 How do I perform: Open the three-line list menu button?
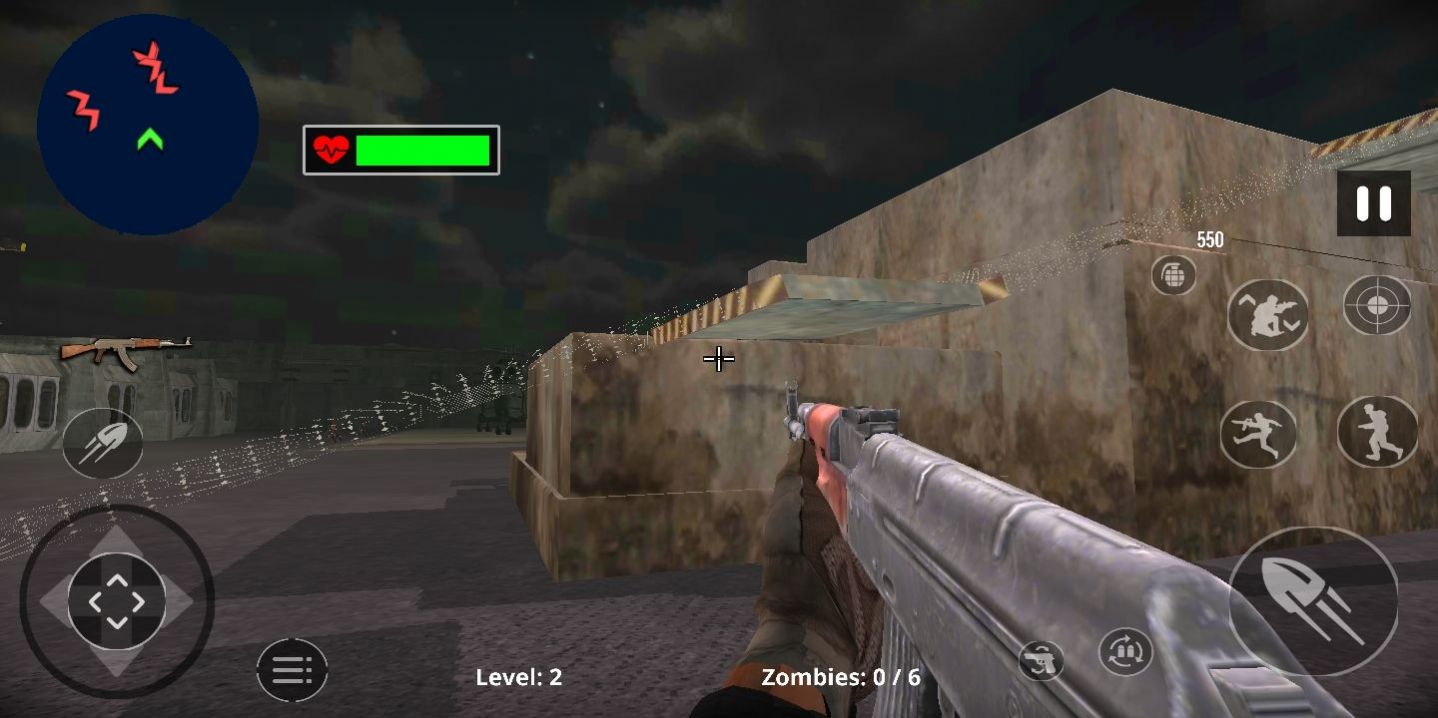pos(292,669)
